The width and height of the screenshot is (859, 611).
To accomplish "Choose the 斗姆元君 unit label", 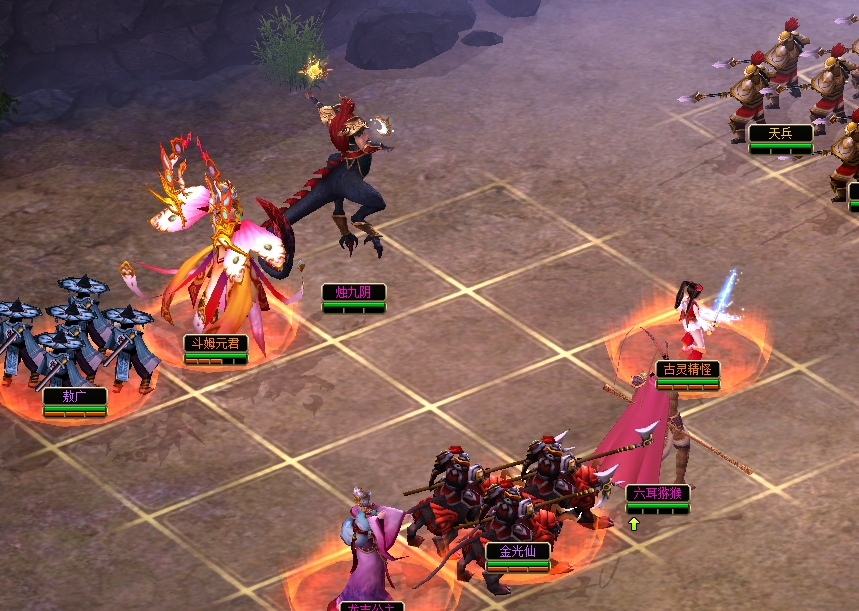I will (x=215, y=343).
